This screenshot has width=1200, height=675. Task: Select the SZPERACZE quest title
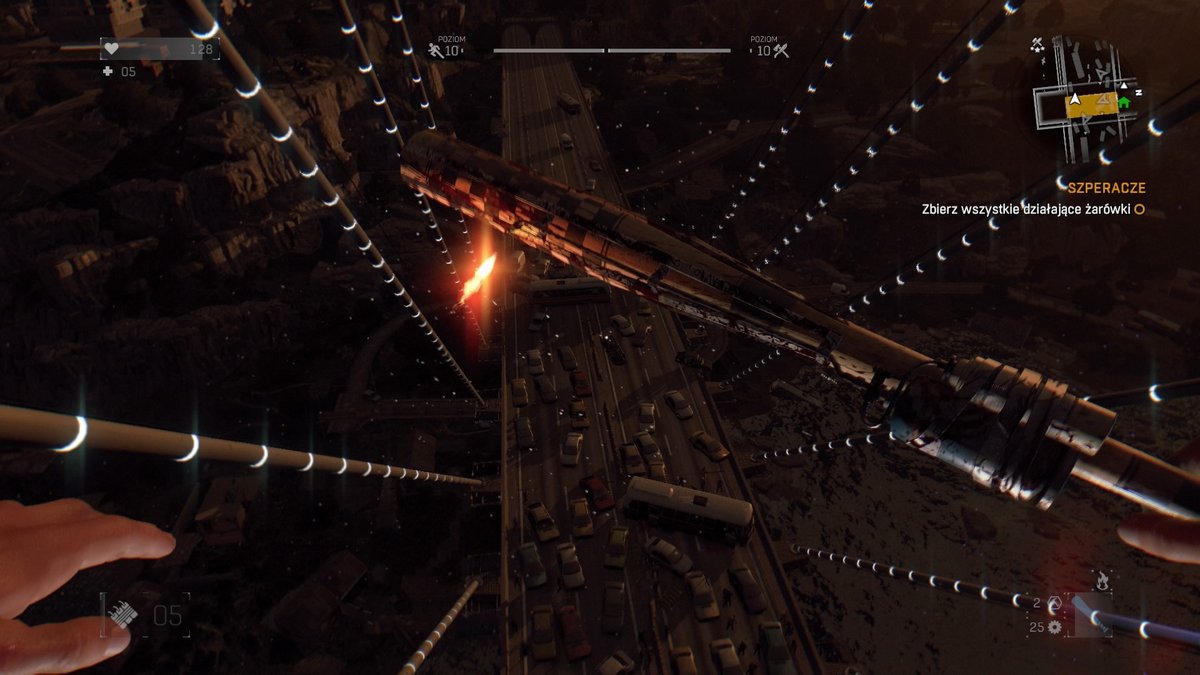click(x=1104, y=188)
